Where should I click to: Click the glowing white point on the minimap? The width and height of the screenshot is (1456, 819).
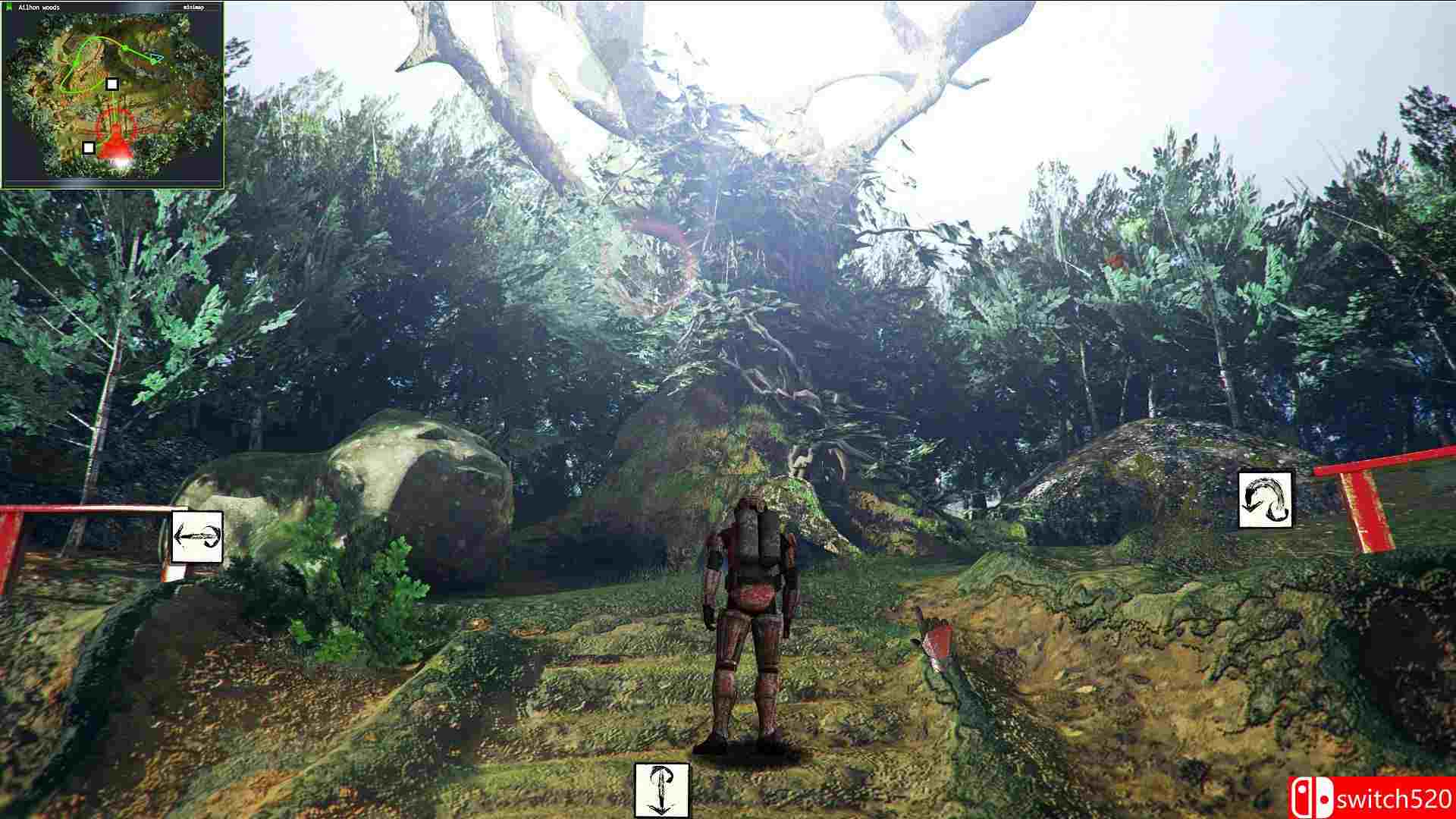pyautogui.click(x=121, y=162)
